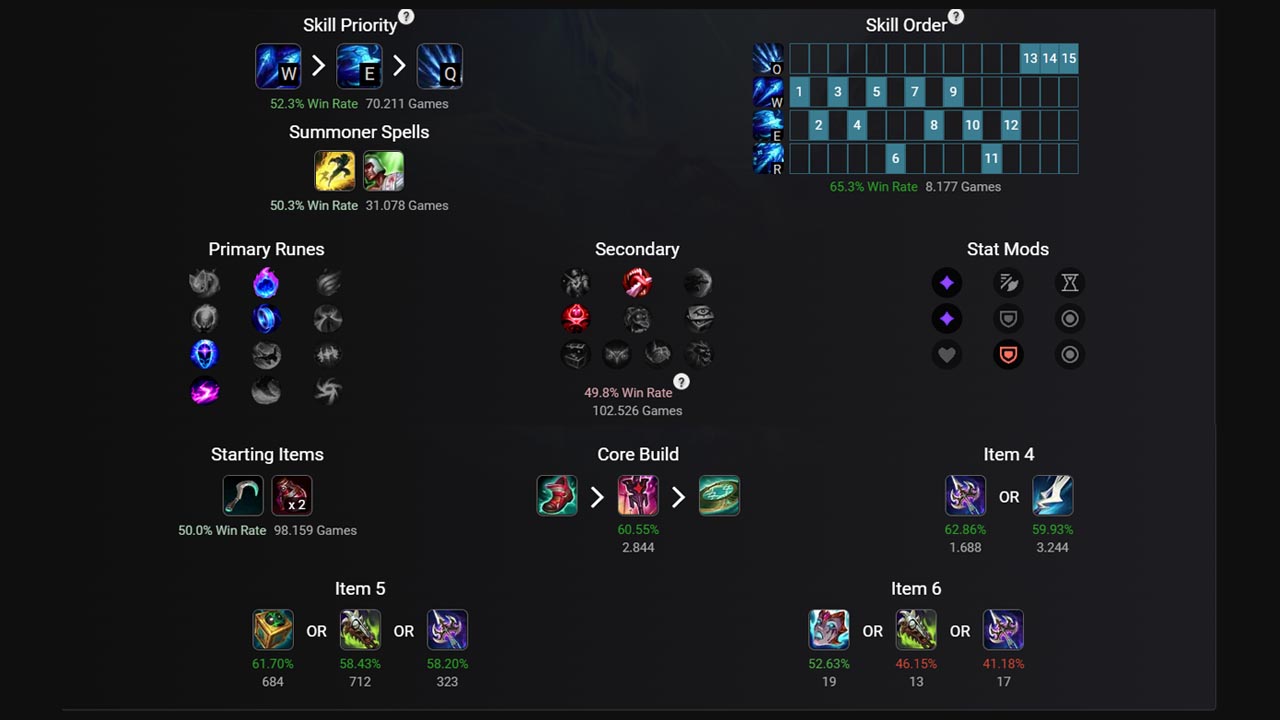
Task: Click the red boots icon in Core Build
Action: coord(557,495)
